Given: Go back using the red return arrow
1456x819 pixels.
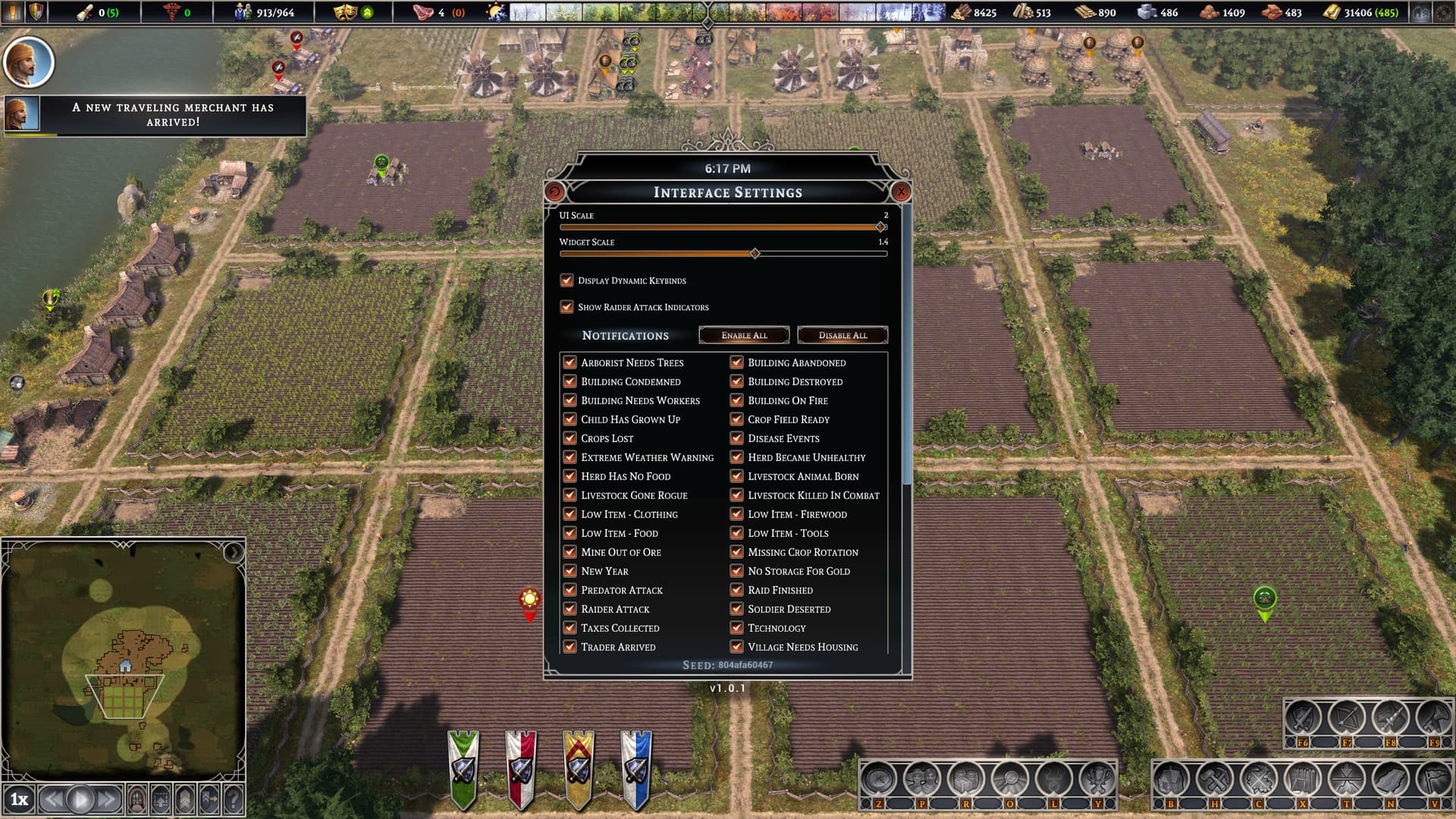Looking at the screenshot, I should tap(554, 192).
